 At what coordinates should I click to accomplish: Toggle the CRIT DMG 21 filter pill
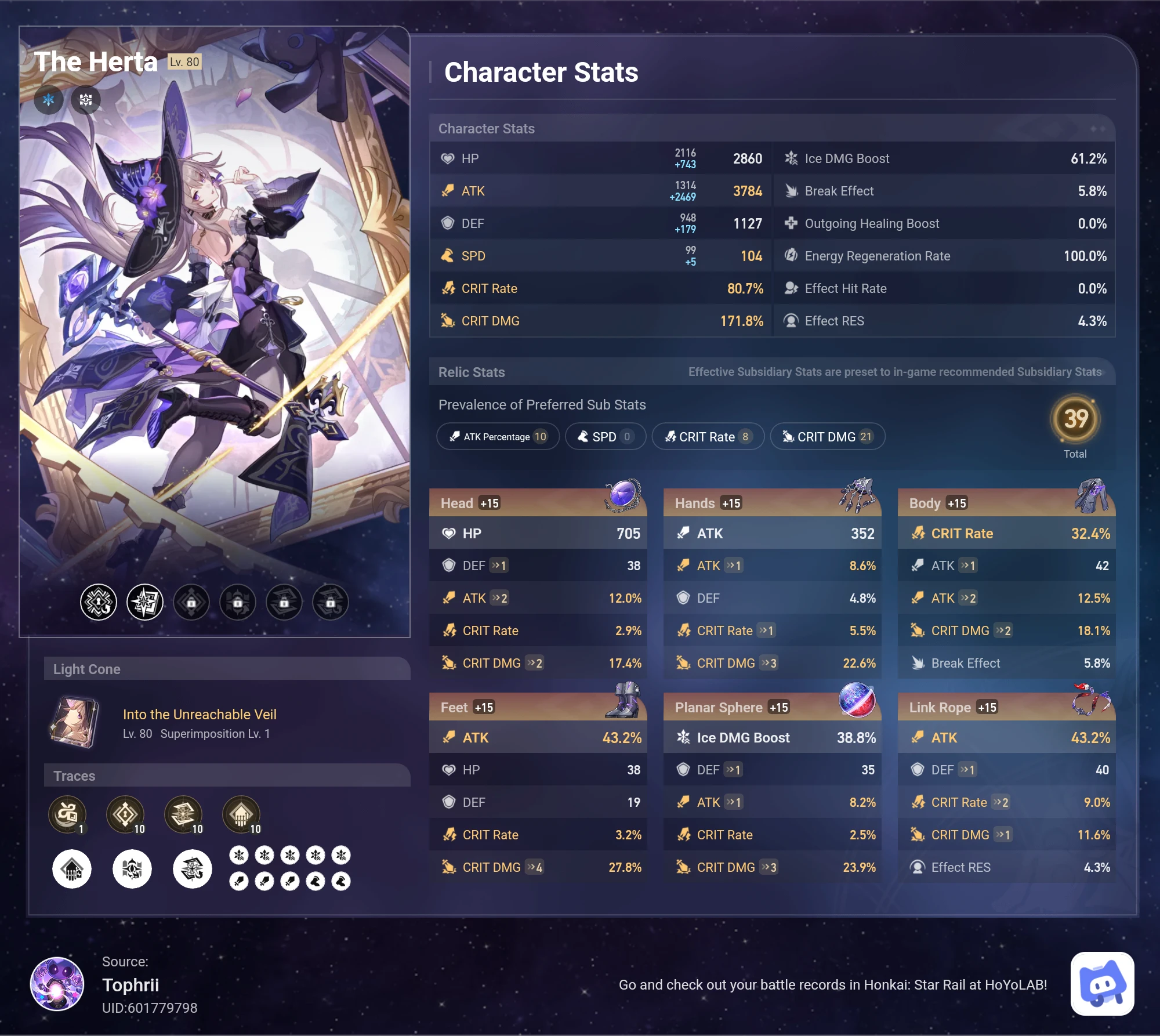point(828,436)
